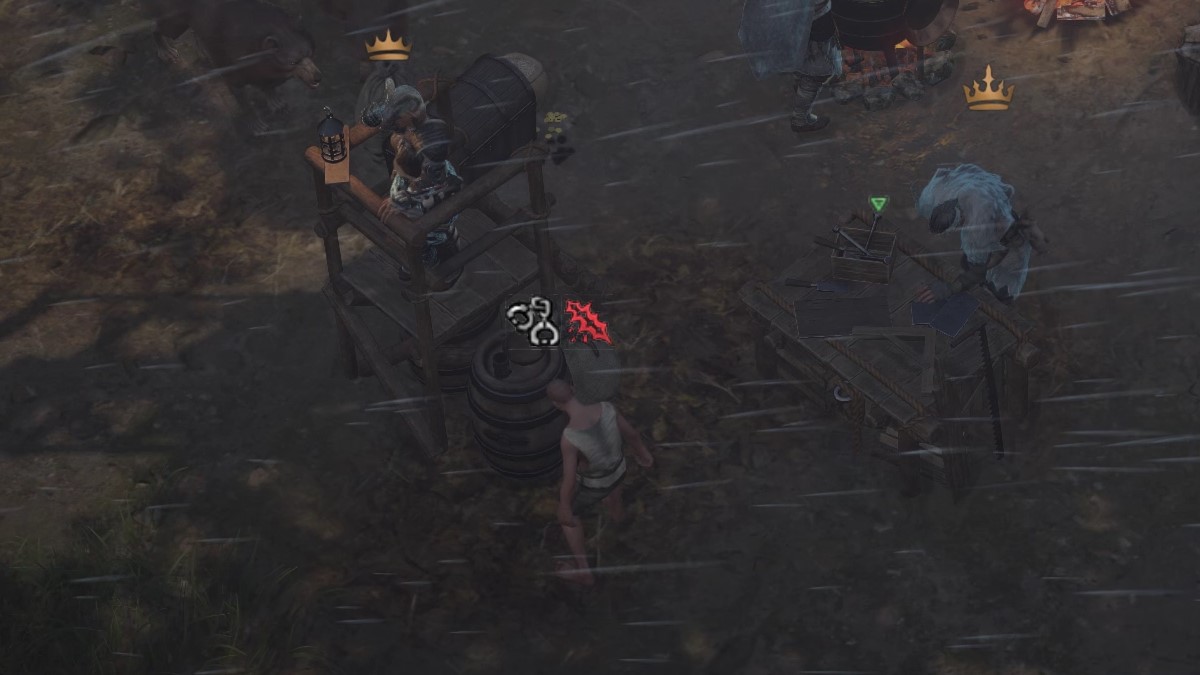
Task: Click the white handcuffs status icon
Action: [532, 321]
